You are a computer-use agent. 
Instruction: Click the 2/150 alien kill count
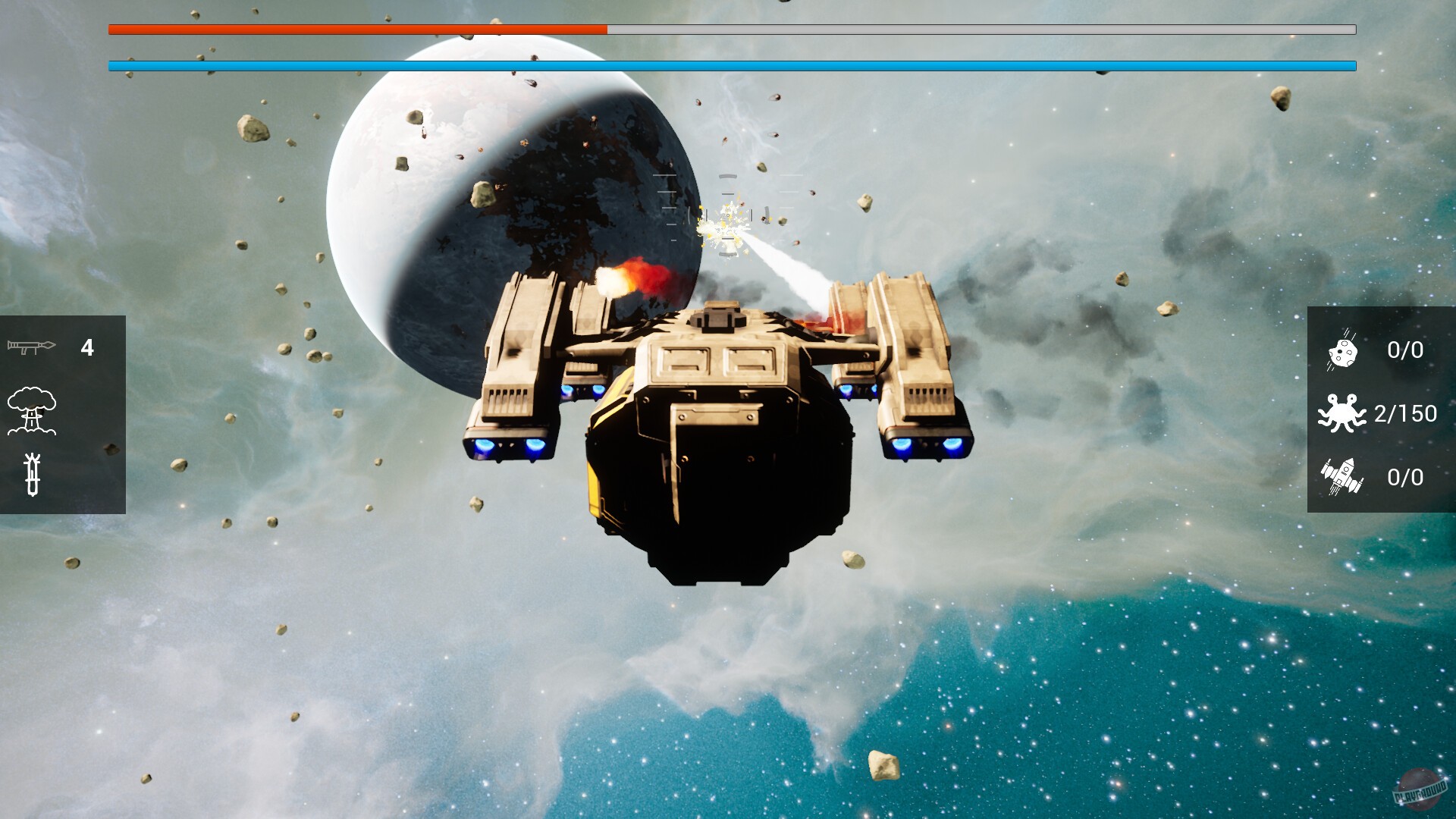click(1405, 414)
